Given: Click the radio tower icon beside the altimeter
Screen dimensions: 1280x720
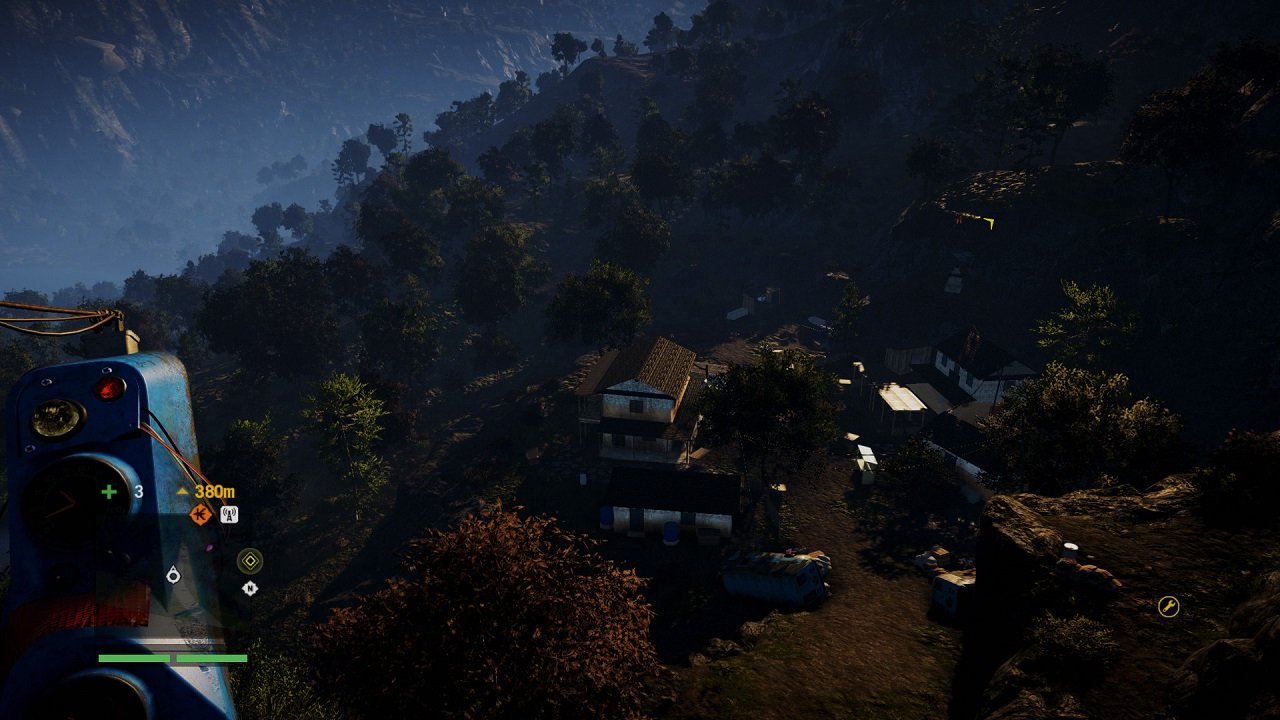Looking at the screenshot, I should pyautogui.click(x=228, y=515).
